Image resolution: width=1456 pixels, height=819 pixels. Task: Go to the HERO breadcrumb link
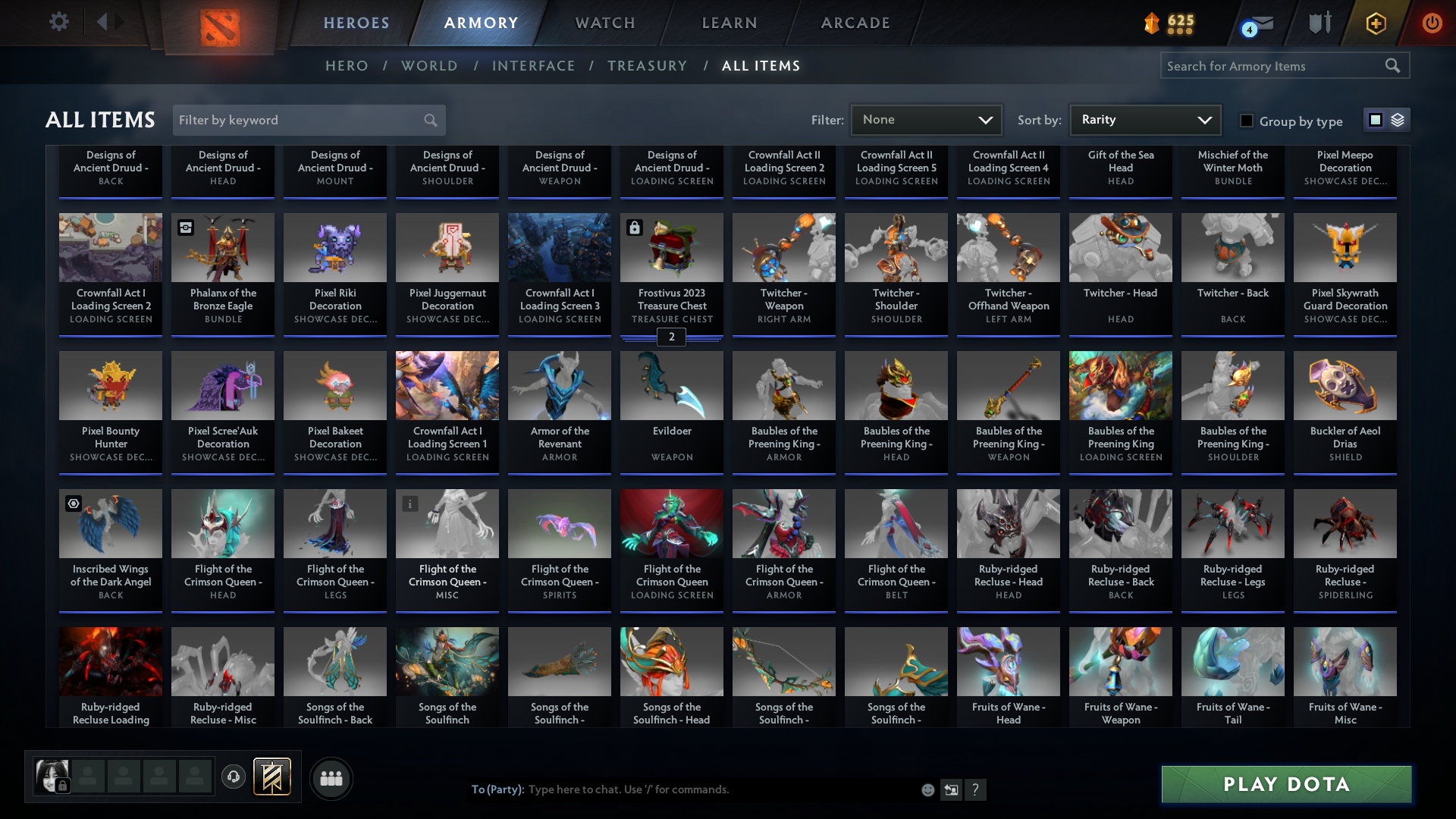click(347, 66)
